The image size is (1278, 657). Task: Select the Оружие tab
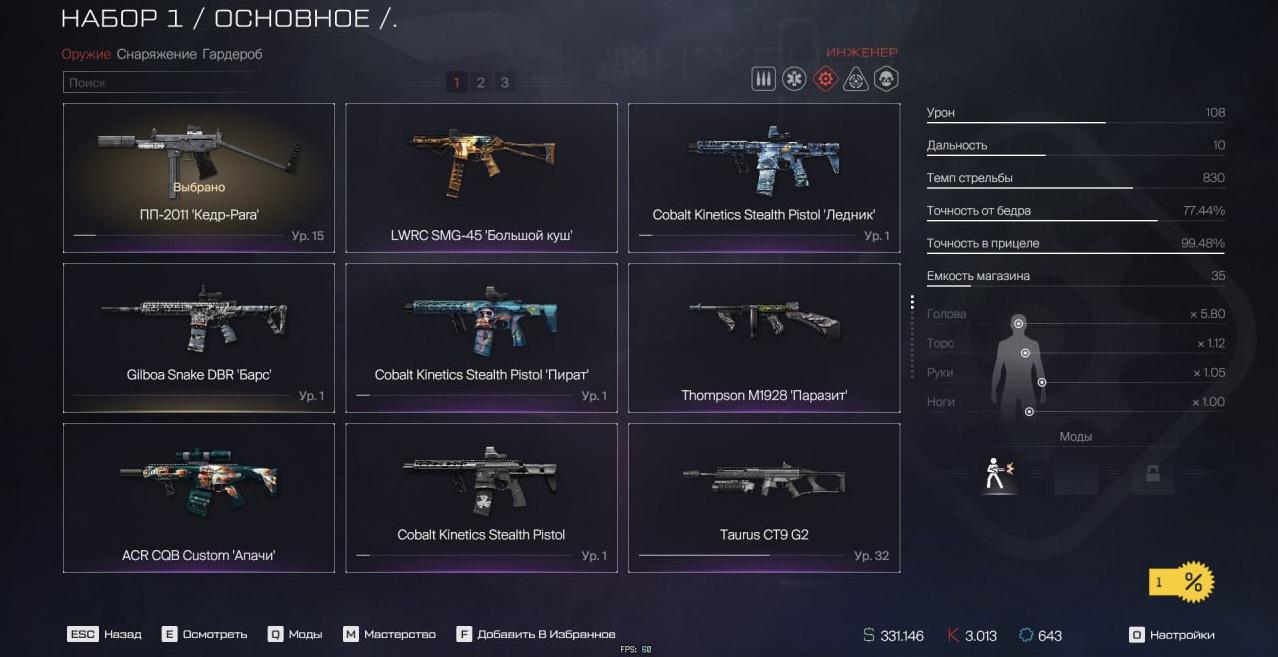click(85, 54)
